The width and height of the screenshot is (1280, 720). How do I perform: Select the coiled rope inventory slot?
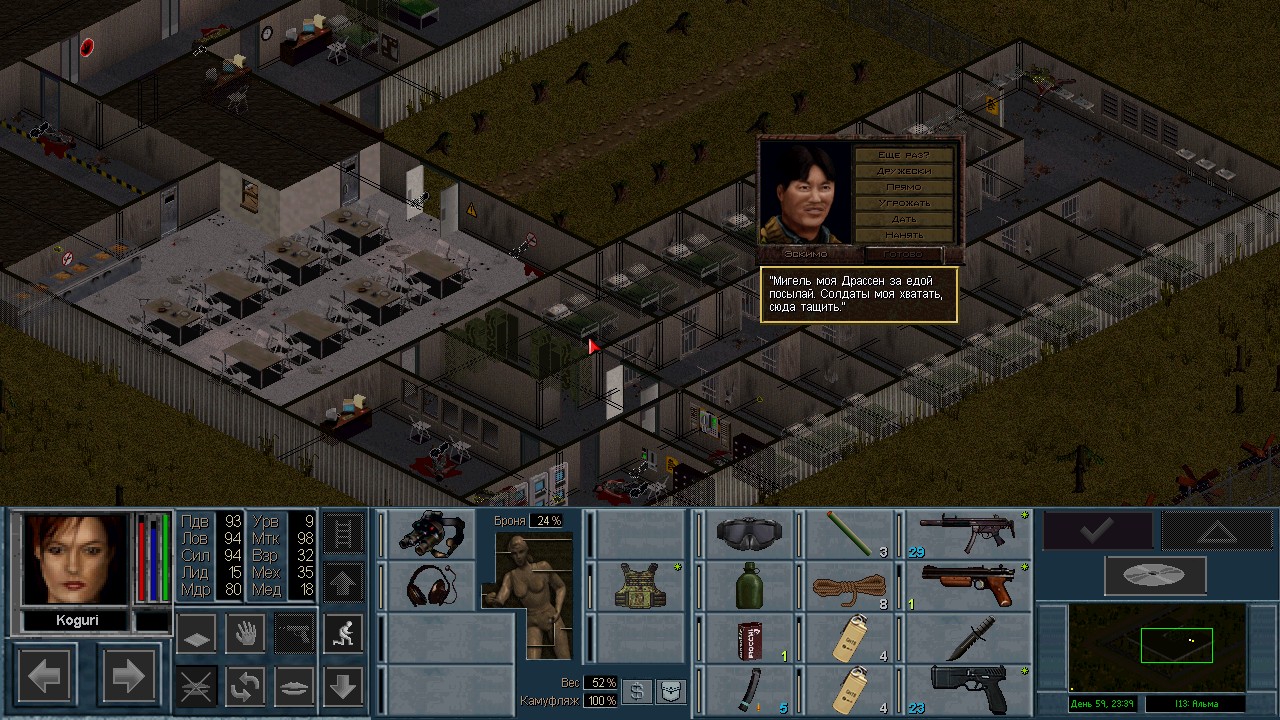[850, 586]
